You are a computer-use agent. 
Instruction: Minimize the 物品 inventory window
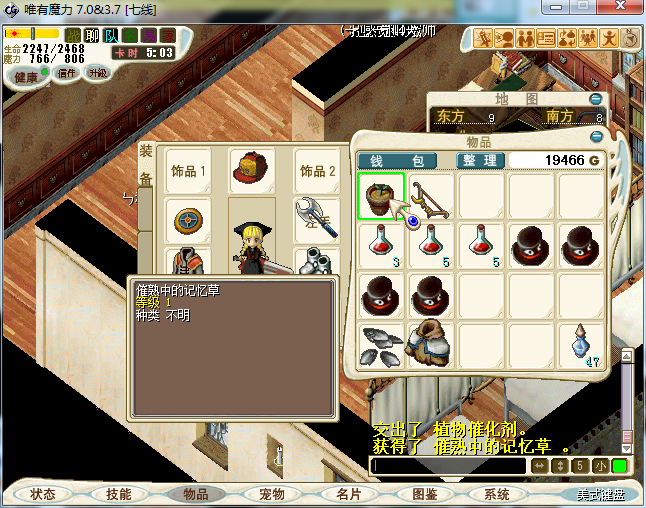(611, 142)
